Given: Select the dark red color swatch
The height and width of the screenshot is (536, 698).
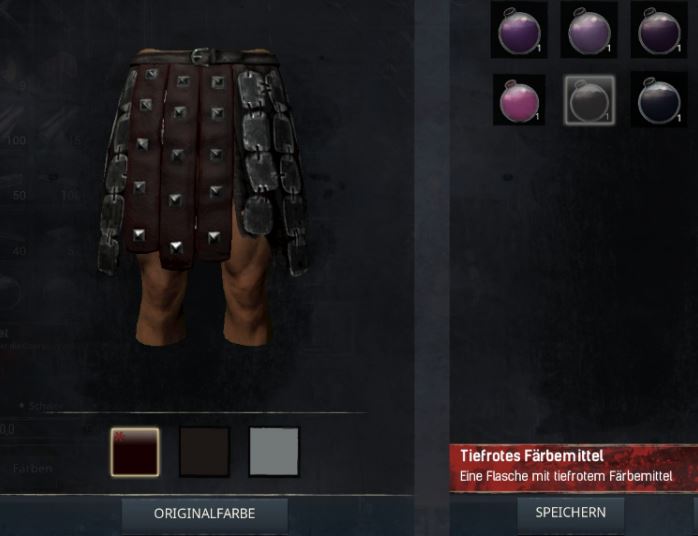Looking at the screenshot, I should (134, 452).
